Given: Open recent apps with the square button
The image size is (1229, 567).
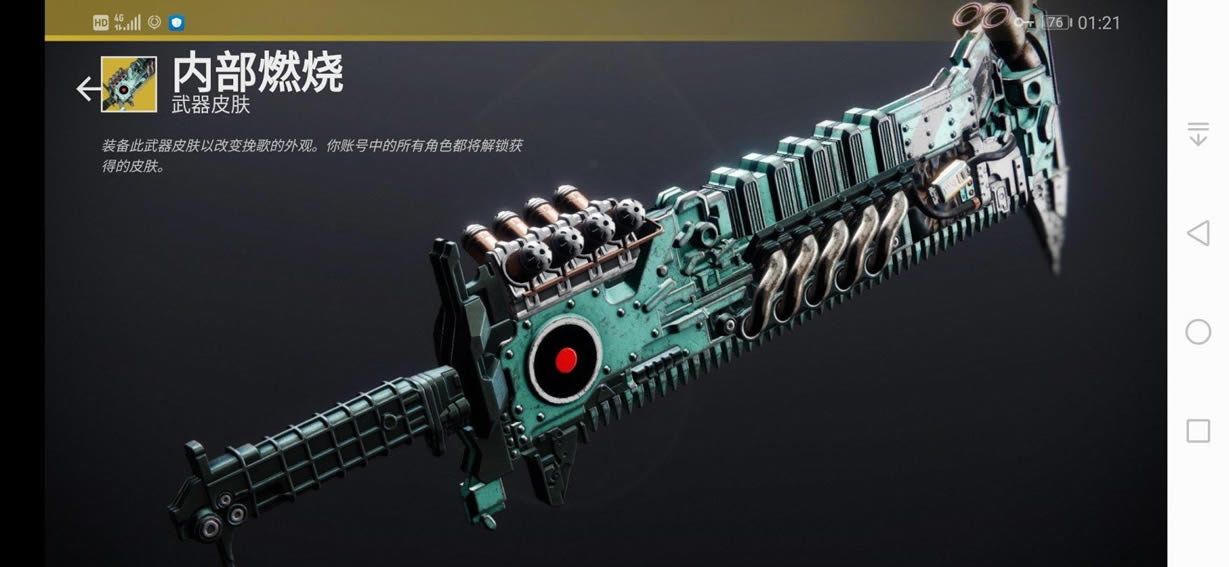Looking at the screenshot, I should 1198,431.
